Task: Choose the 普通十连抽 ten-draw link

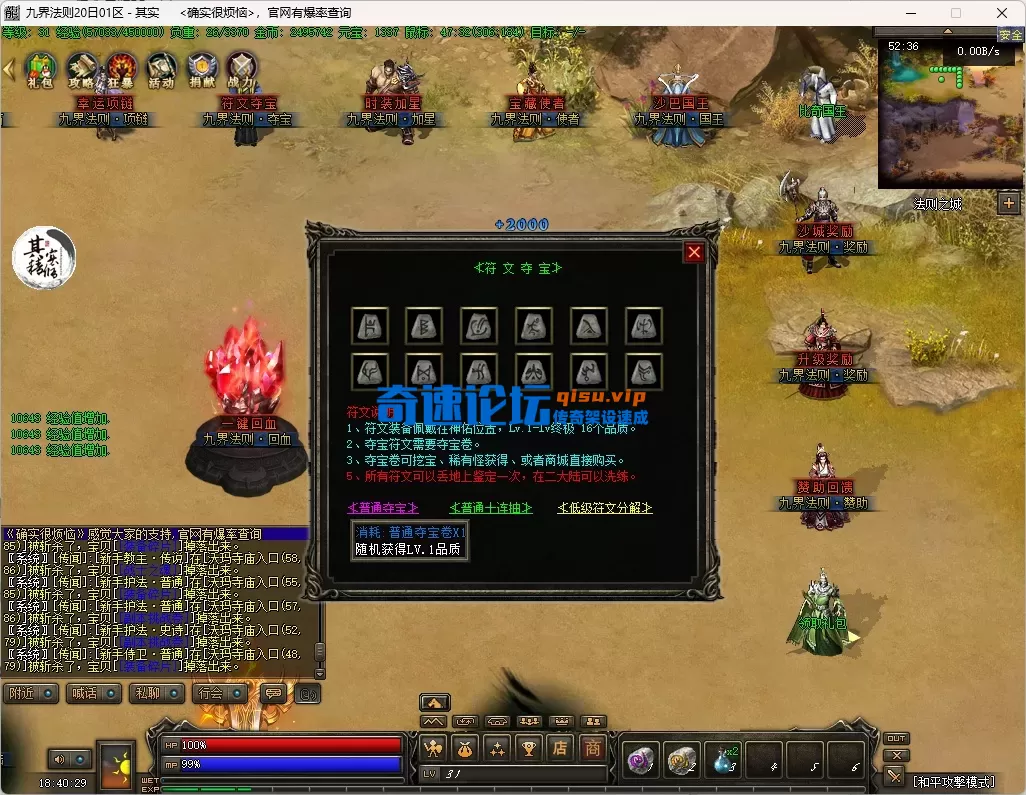Action: [x=491, y=508]
